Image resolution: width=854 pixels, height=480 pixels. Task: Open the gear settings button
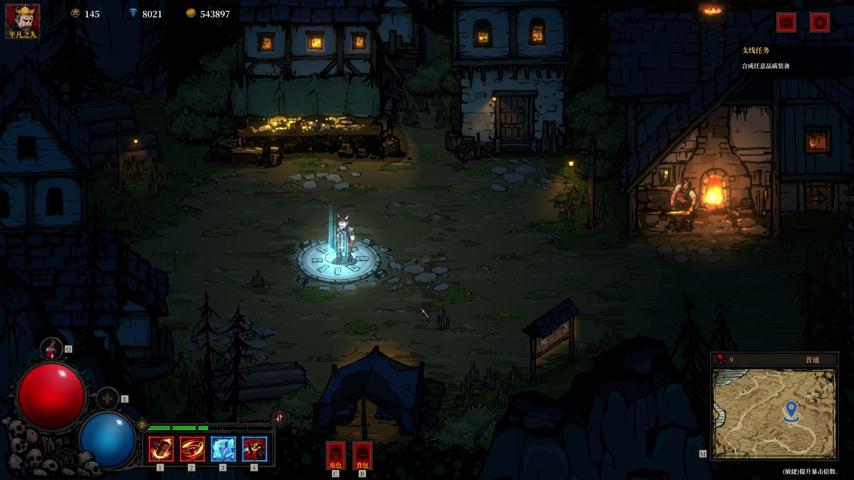820,22
